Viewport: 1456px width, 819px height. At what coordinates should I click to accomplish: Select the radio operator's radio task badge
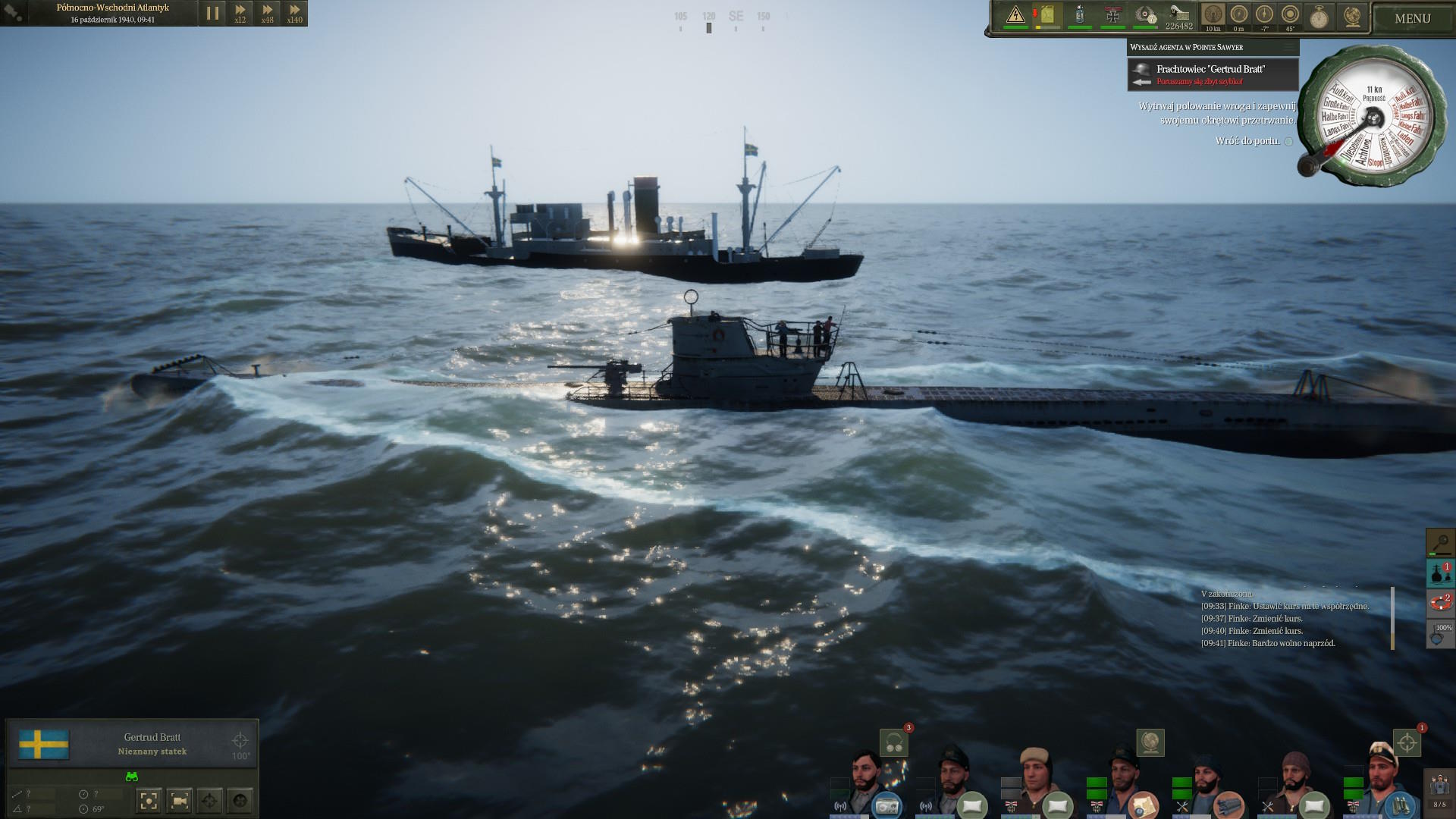click(886, 805)
